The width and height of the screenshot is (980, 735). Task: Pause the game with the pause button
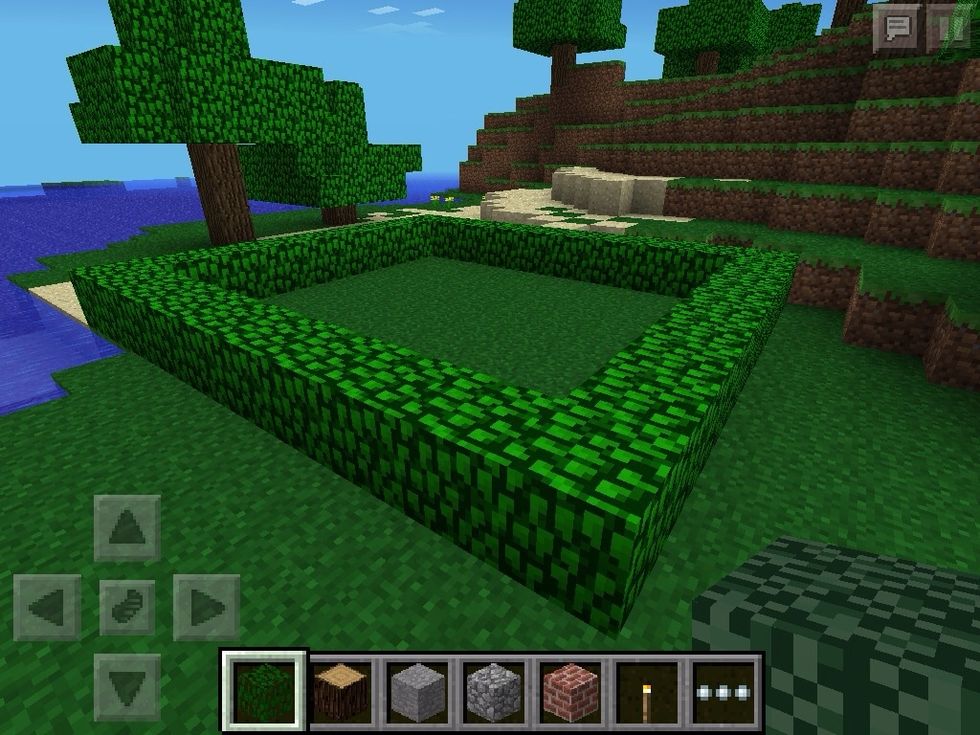click(950, 29)
